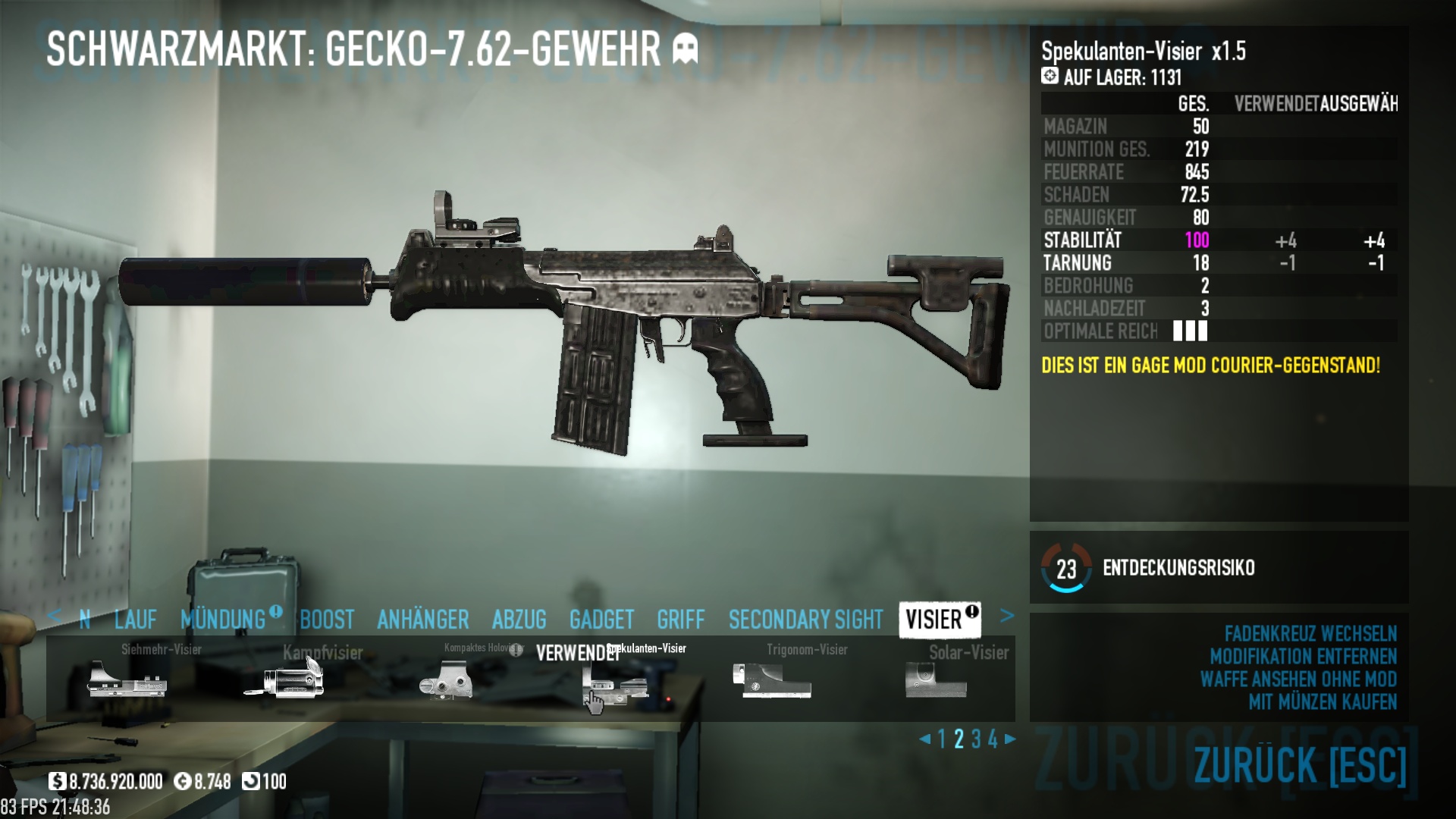Select the VISIER tab

pyautogui.click(x=934, y=620)
